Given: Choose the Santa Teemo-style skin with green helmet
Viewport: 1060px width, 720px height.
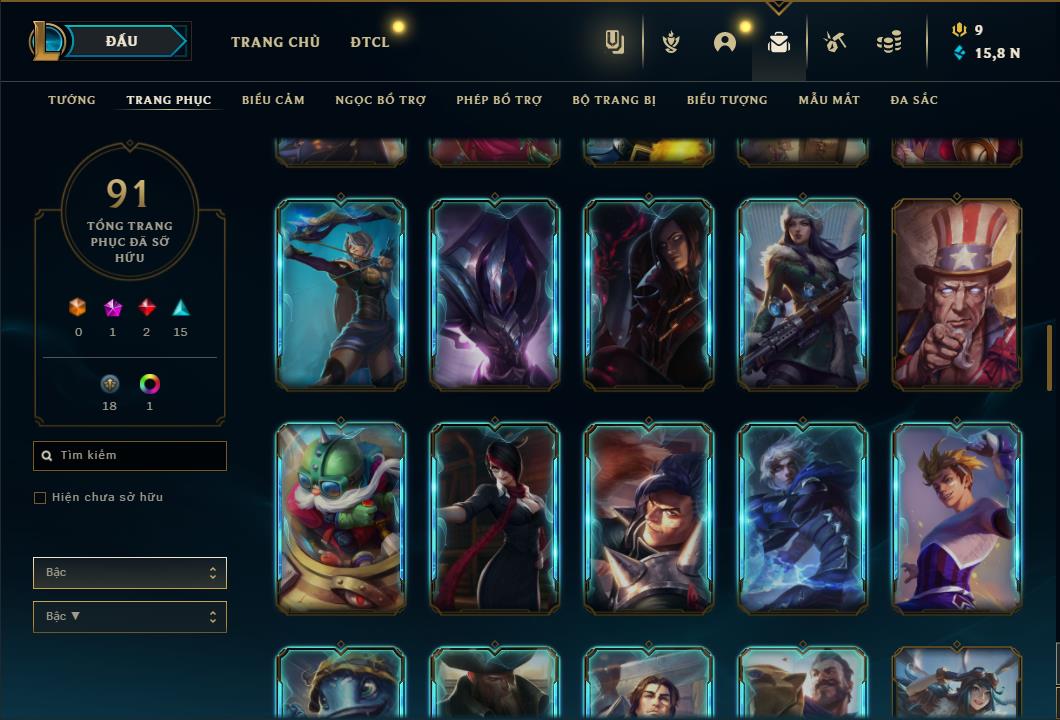Looking at the screenshot, I should [x=341, y=518].
